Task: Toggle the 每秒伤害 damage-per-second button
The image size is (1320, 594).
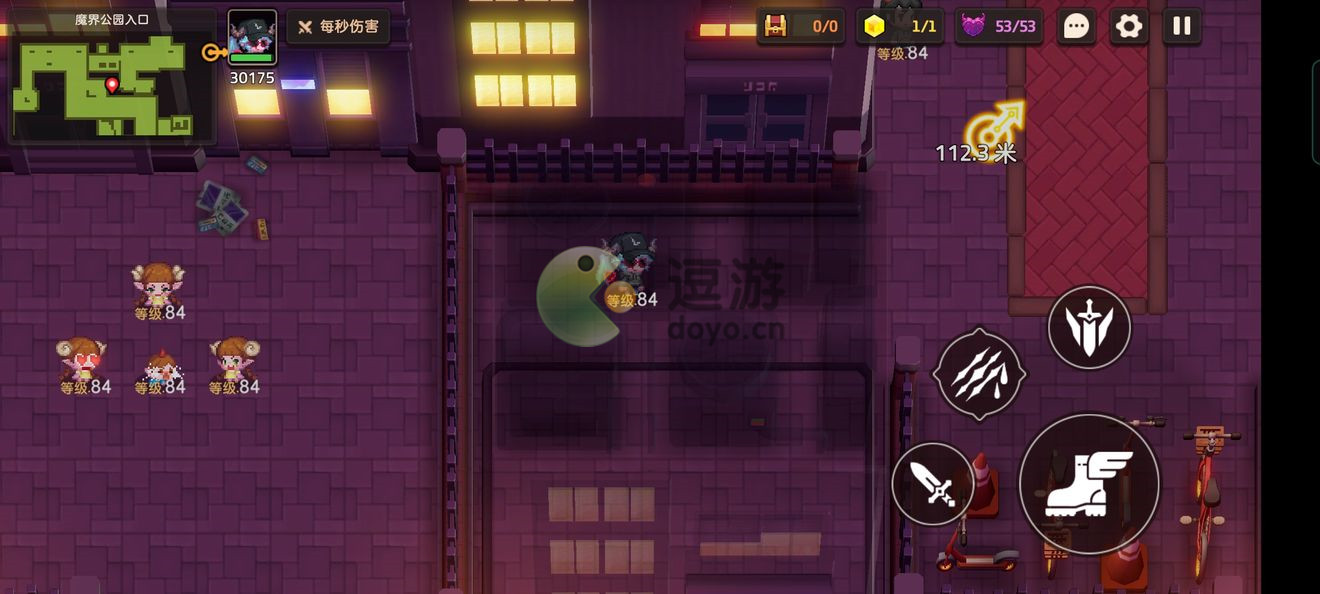Action: click(x=339, y=27)
